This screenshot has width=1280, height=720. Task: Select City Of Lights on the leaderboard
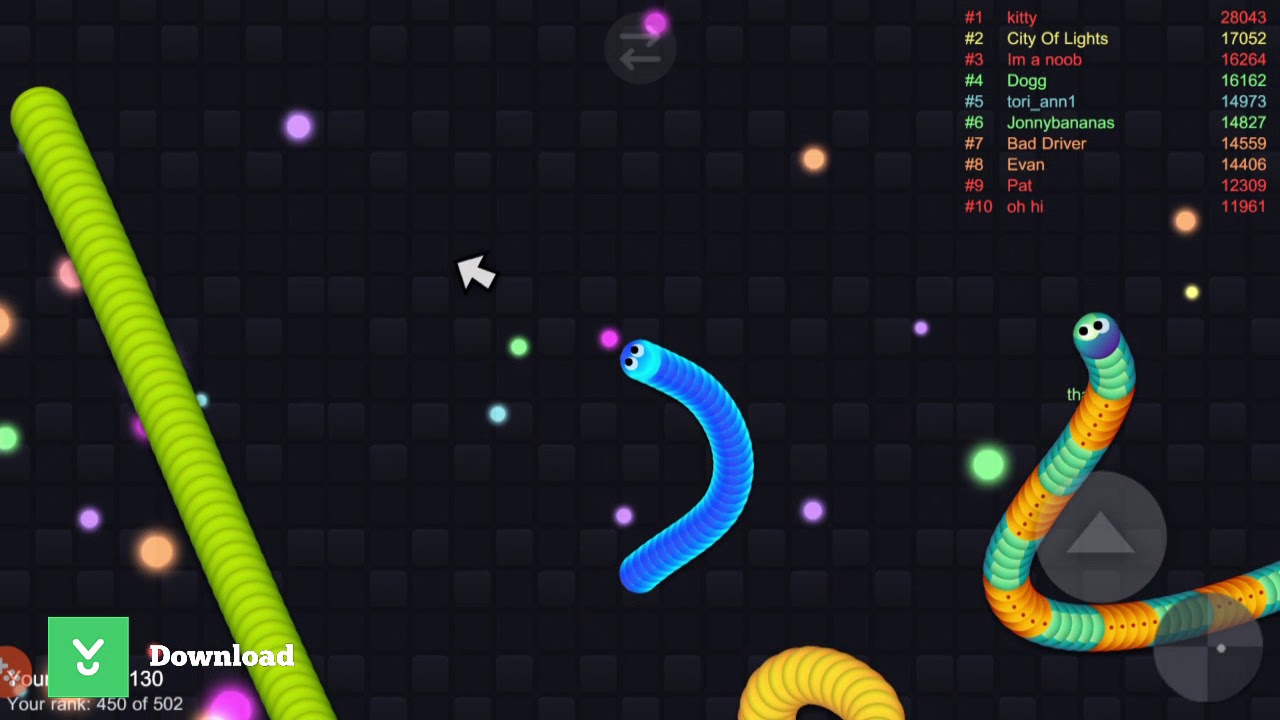point(1058,38)
